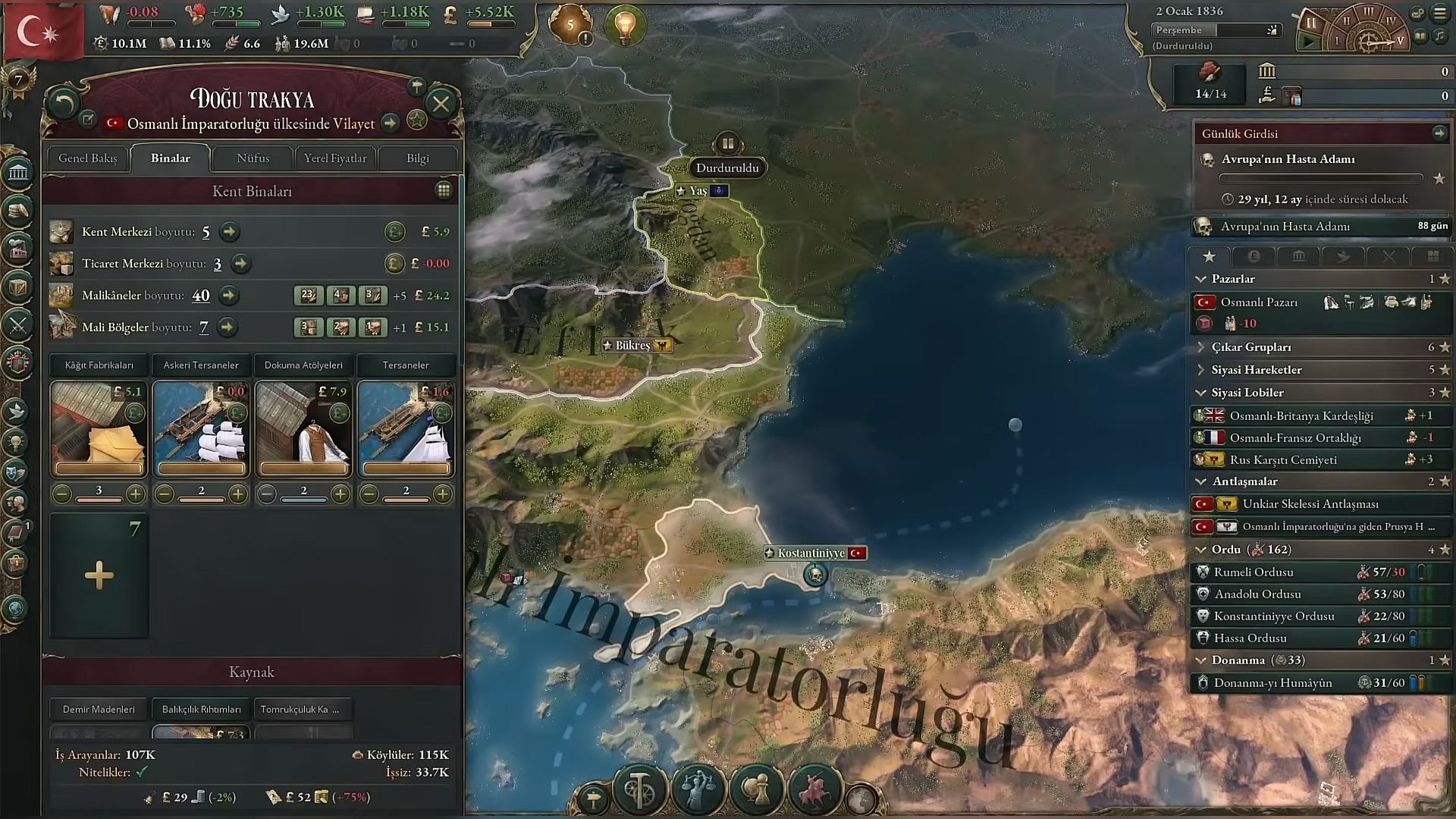Select the Yerel Fiyatlar tab
The image size is (1456, 819).
335,158
